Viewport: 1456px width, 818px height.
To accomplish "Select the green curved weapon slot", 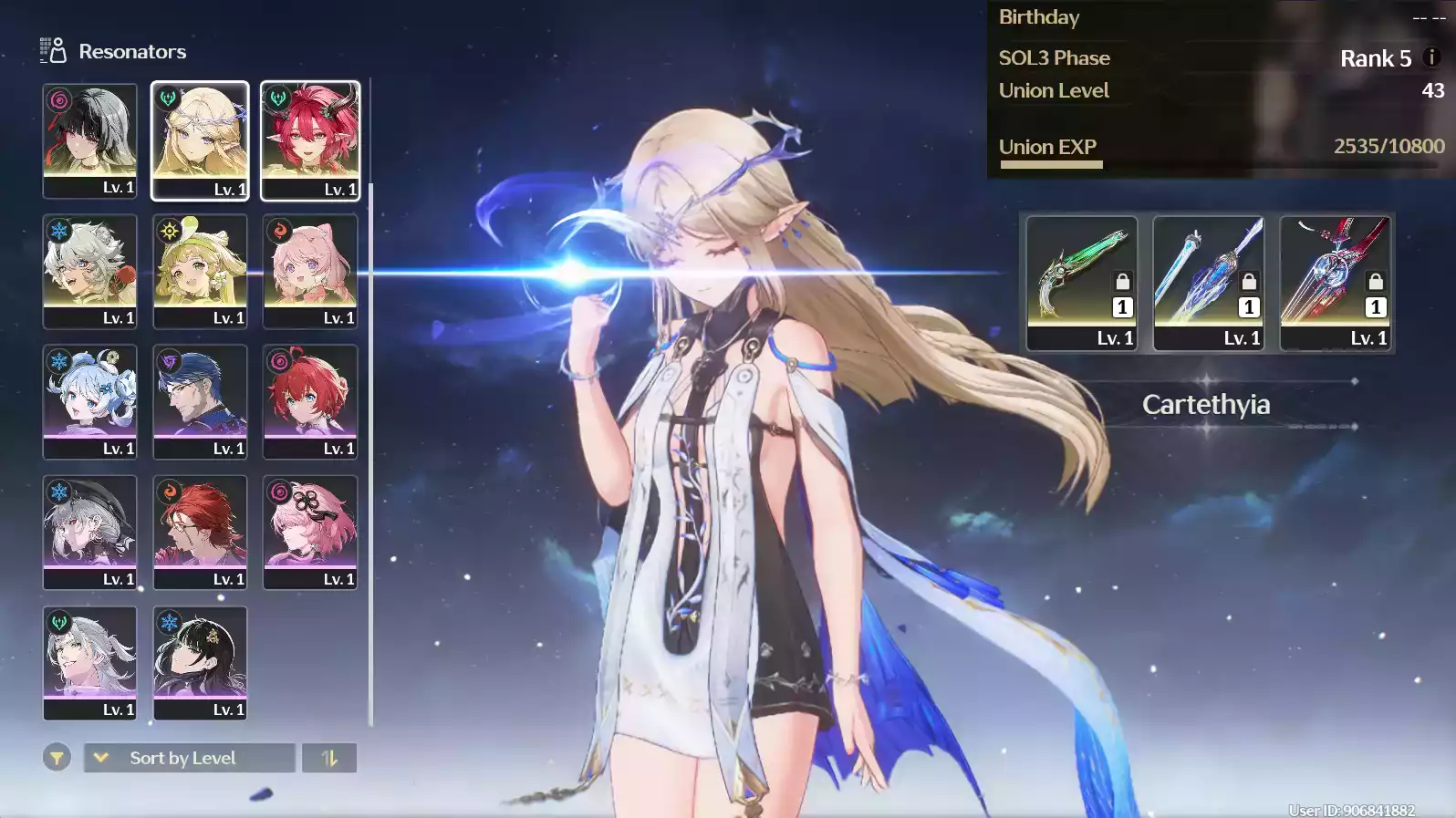I will pyautogui.click(x=1081, y=283).
